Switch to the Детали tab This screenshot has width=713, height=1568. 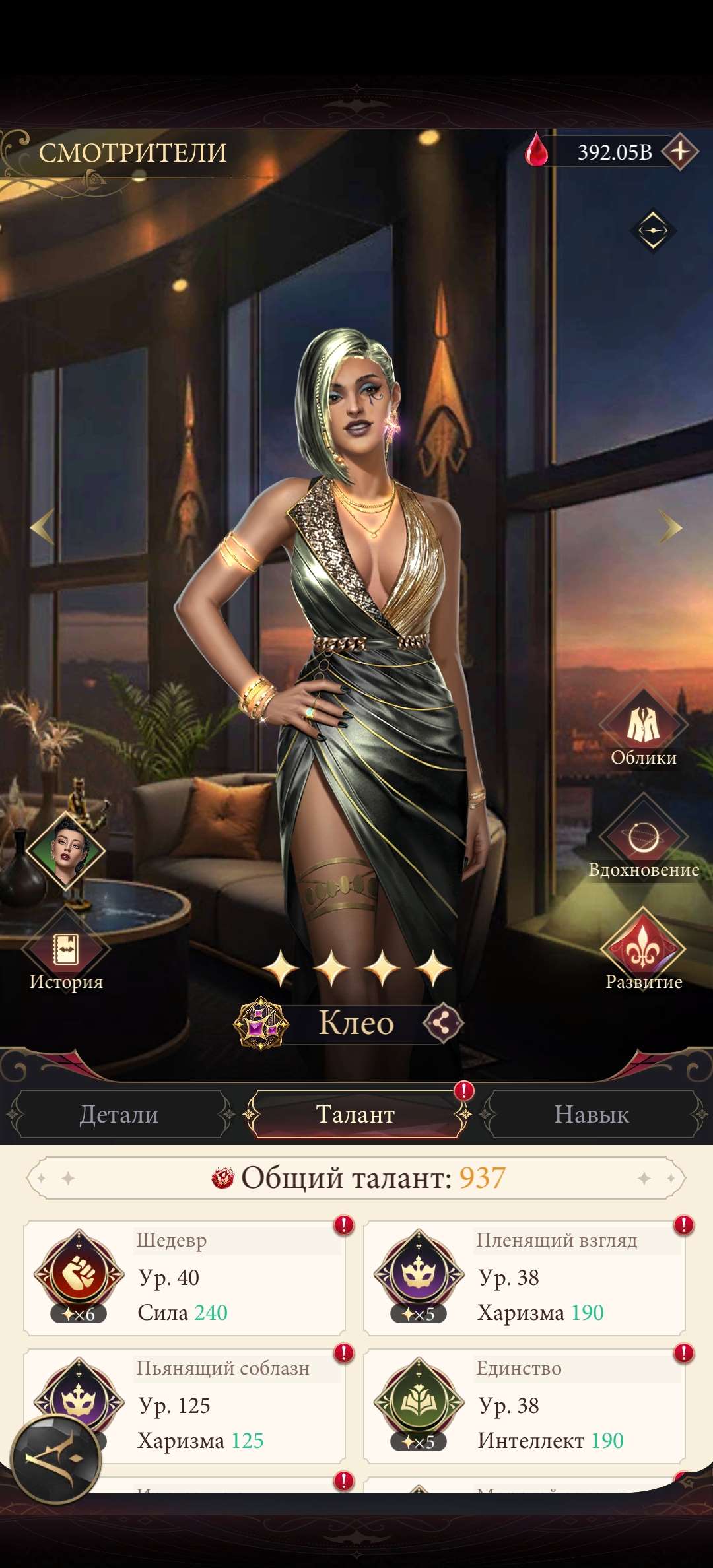click(x=119, y=1115)
